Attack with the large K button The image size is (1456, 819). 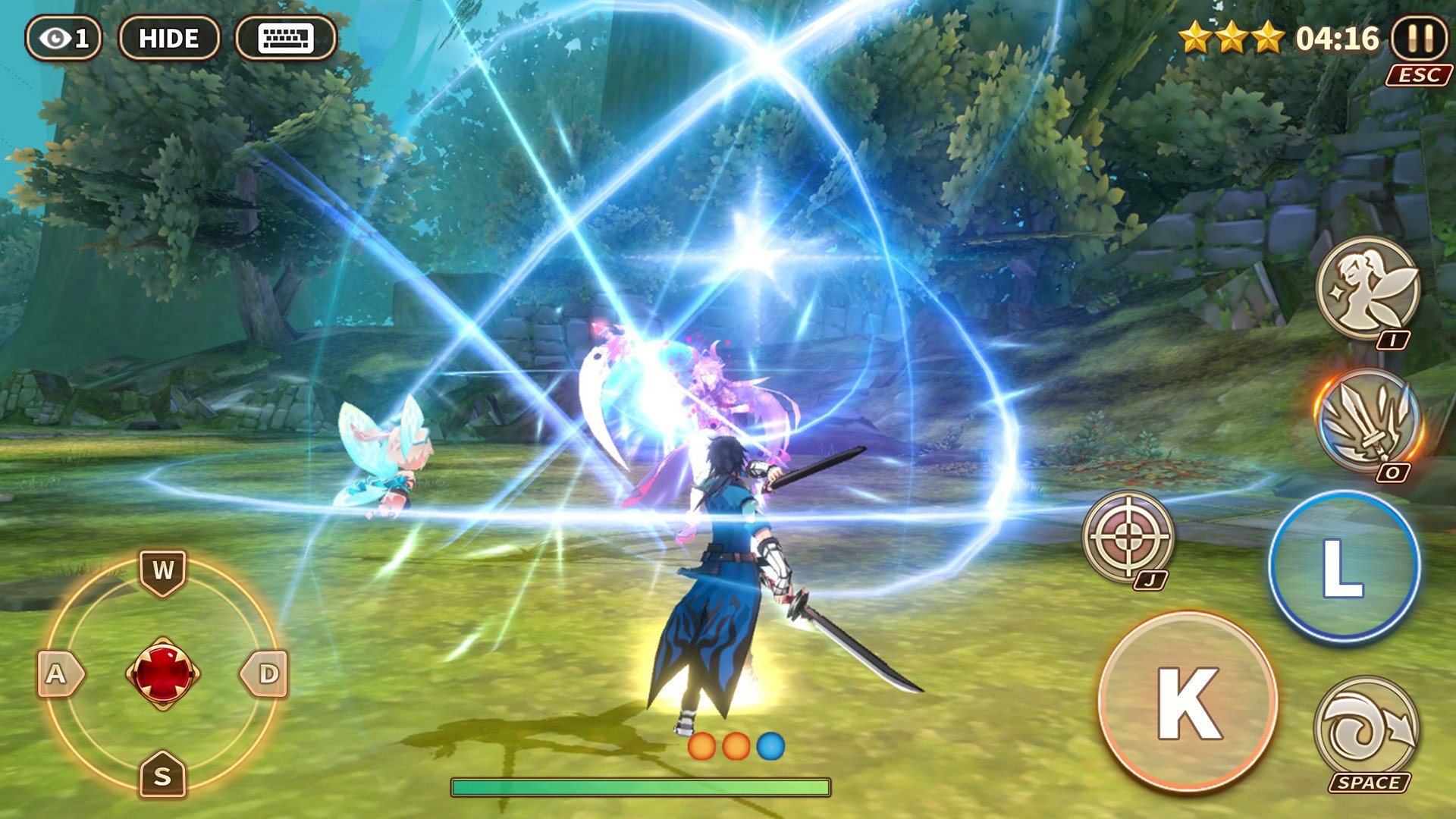coord(1188,701)
